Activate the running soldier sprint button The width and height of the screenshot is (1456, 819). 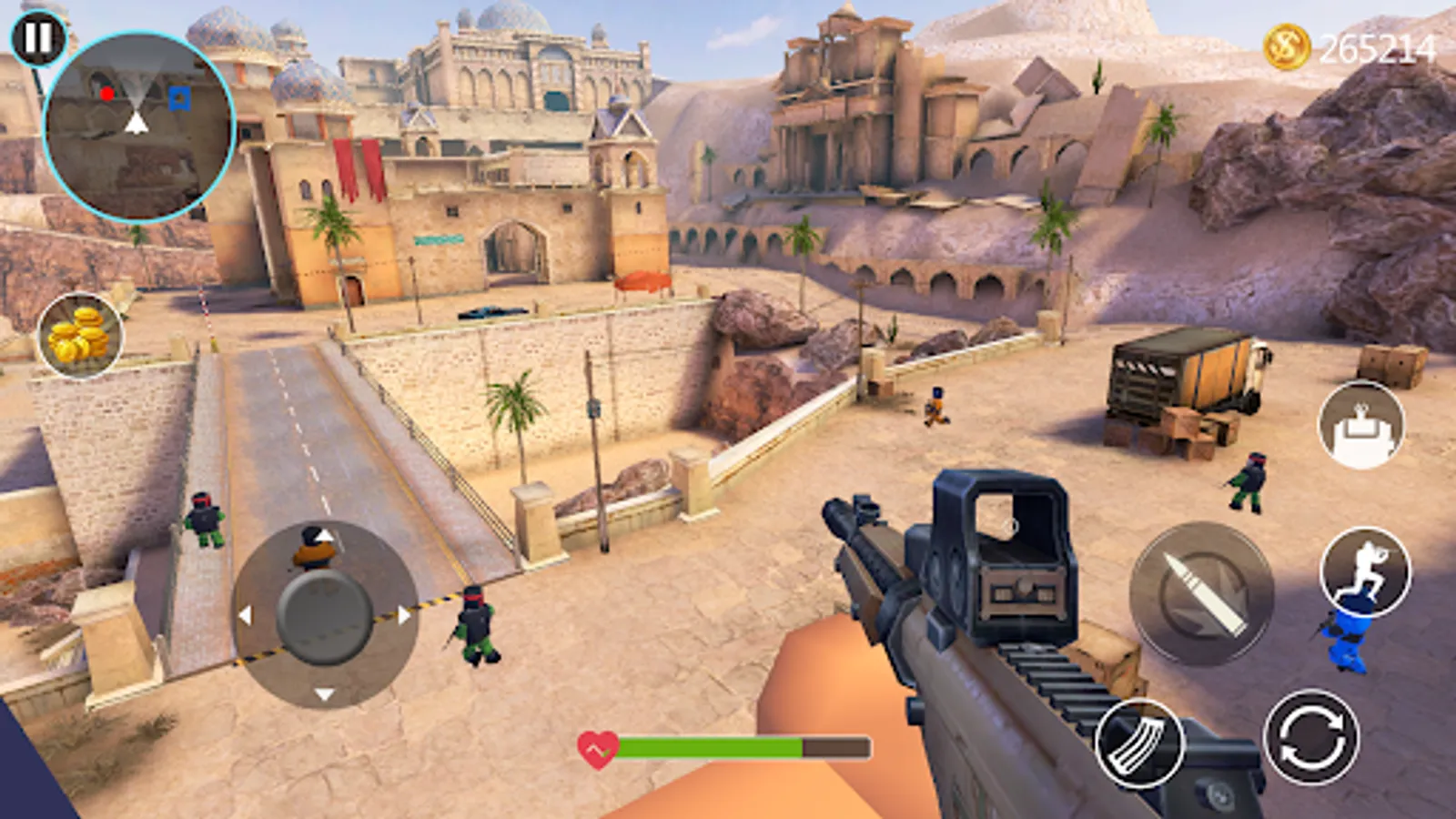tap(1365, 571)
